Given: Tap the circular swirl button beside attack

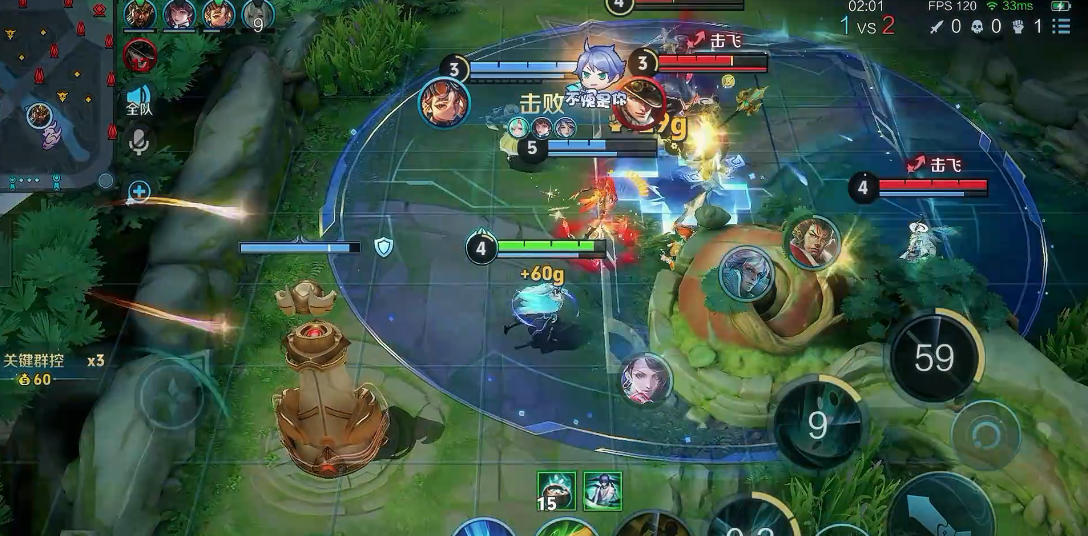Looking at the screenshot, I should pyautogui.click(x=986, y=436).
